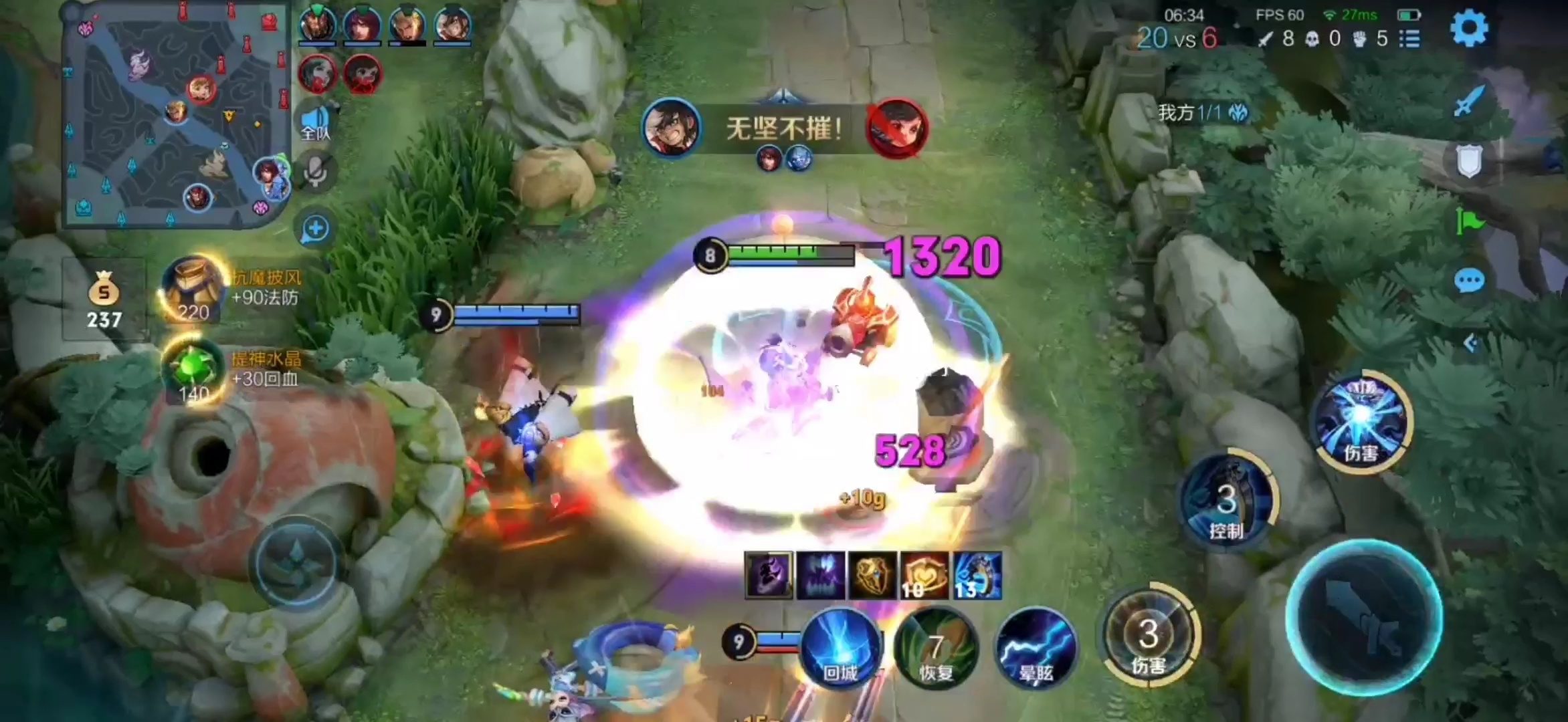This screenshot has height=722, width=1568.
Task: Tap the minimap
Action: (x=175, y=115)
